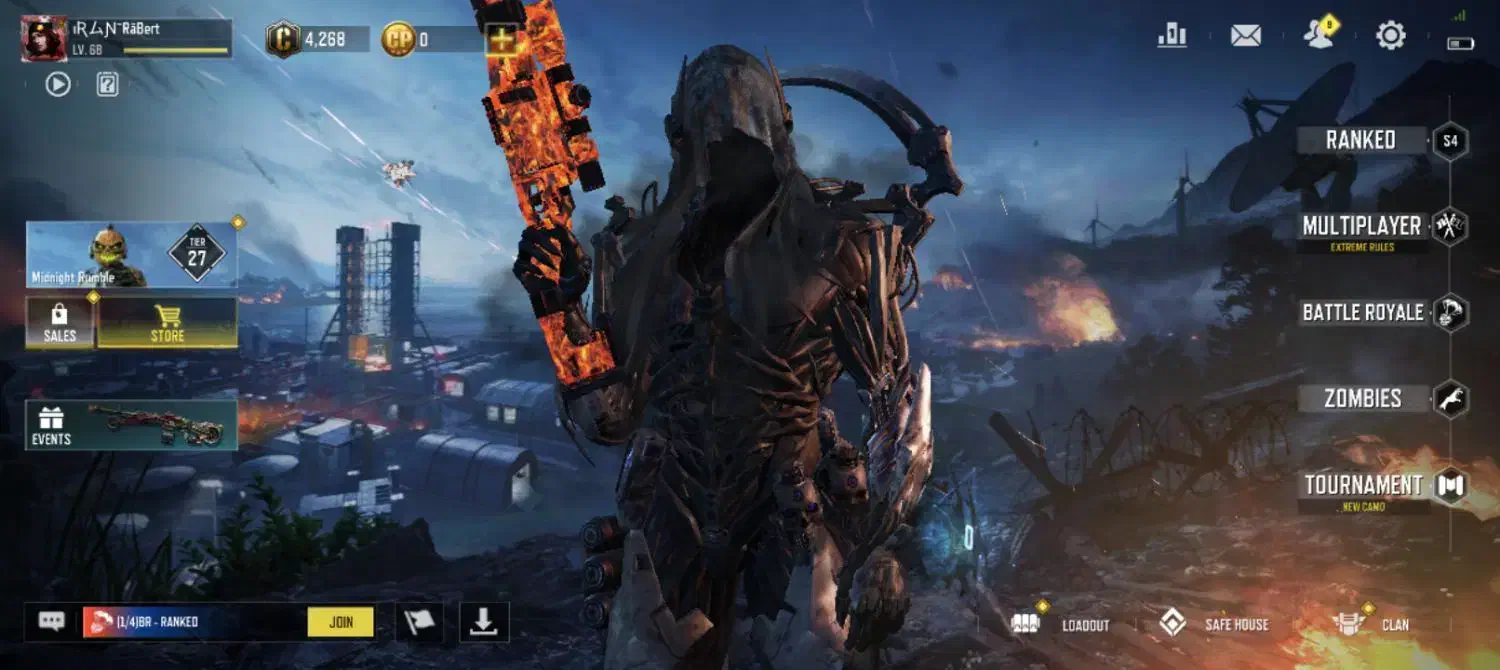
Task: Open the Settings gear icon
Action: point(1390,36)
